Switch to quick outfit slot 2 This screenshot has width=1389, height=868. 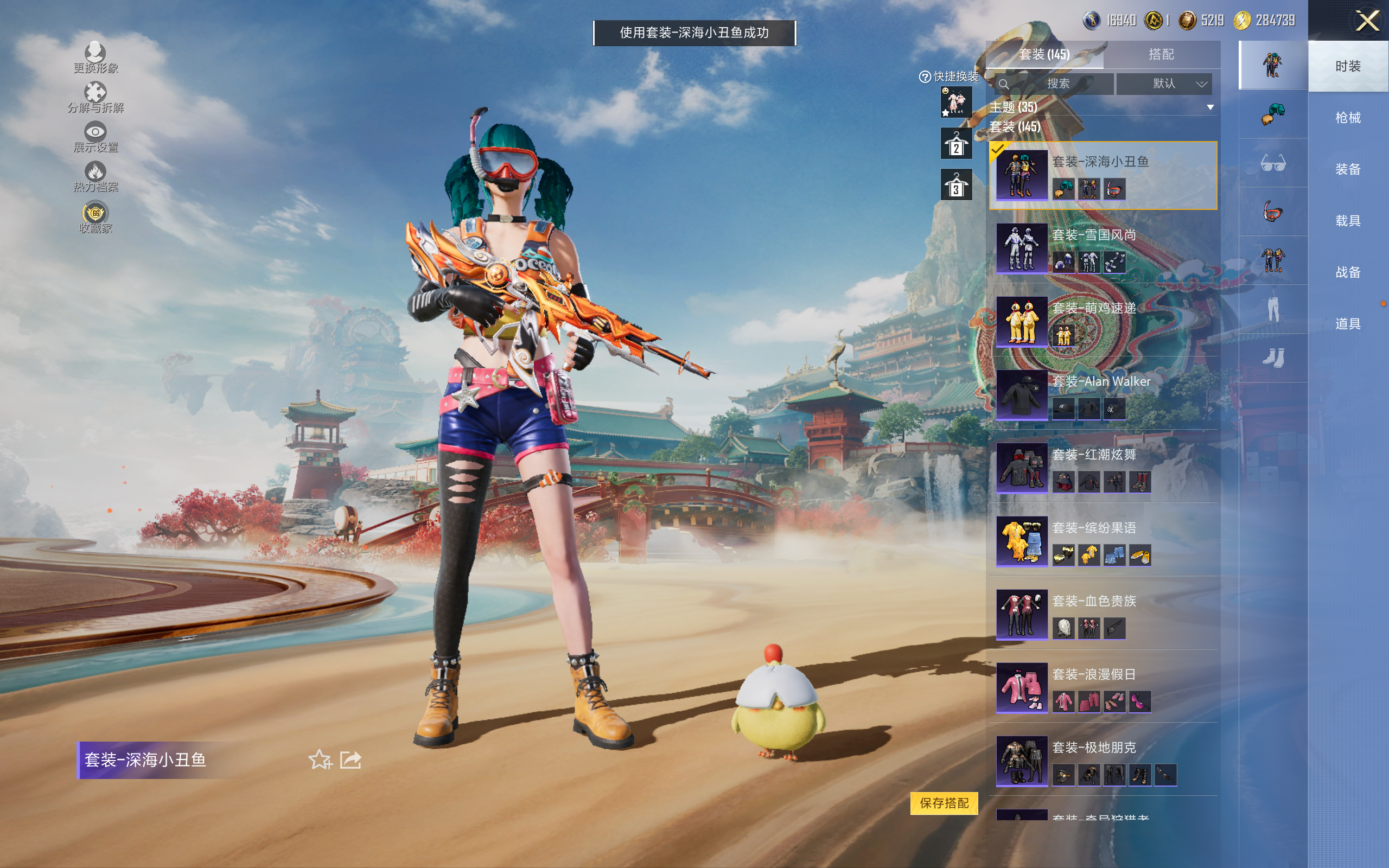click(x=955, y=144)
